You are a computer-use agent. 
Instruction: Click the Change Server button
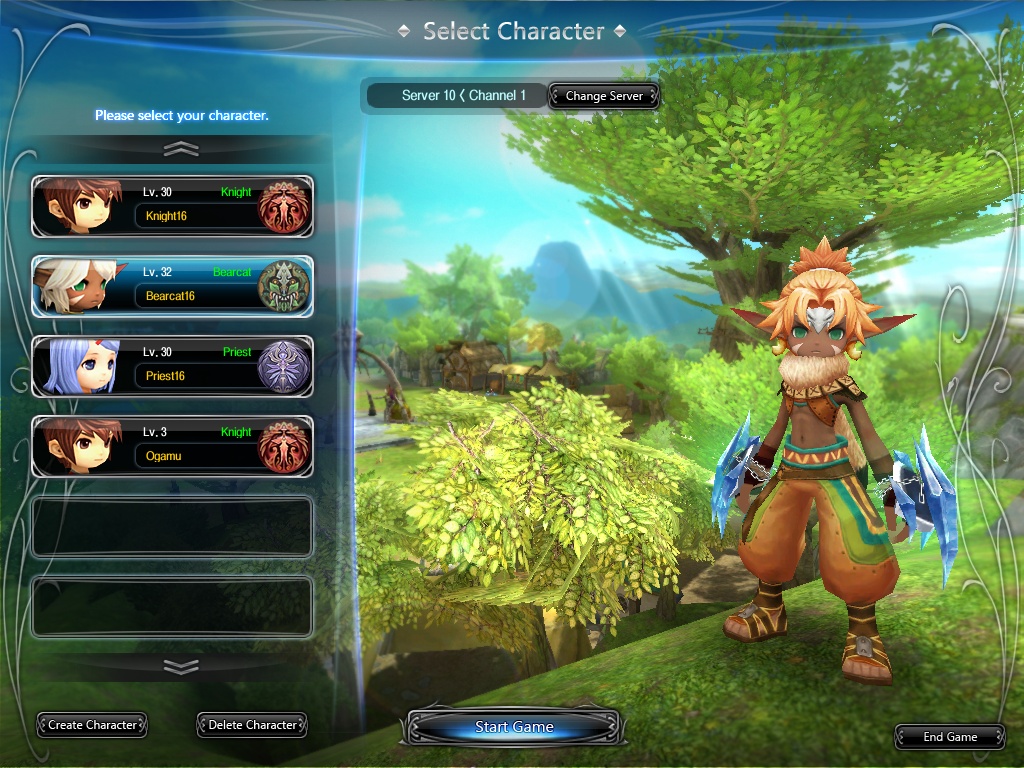604,96
